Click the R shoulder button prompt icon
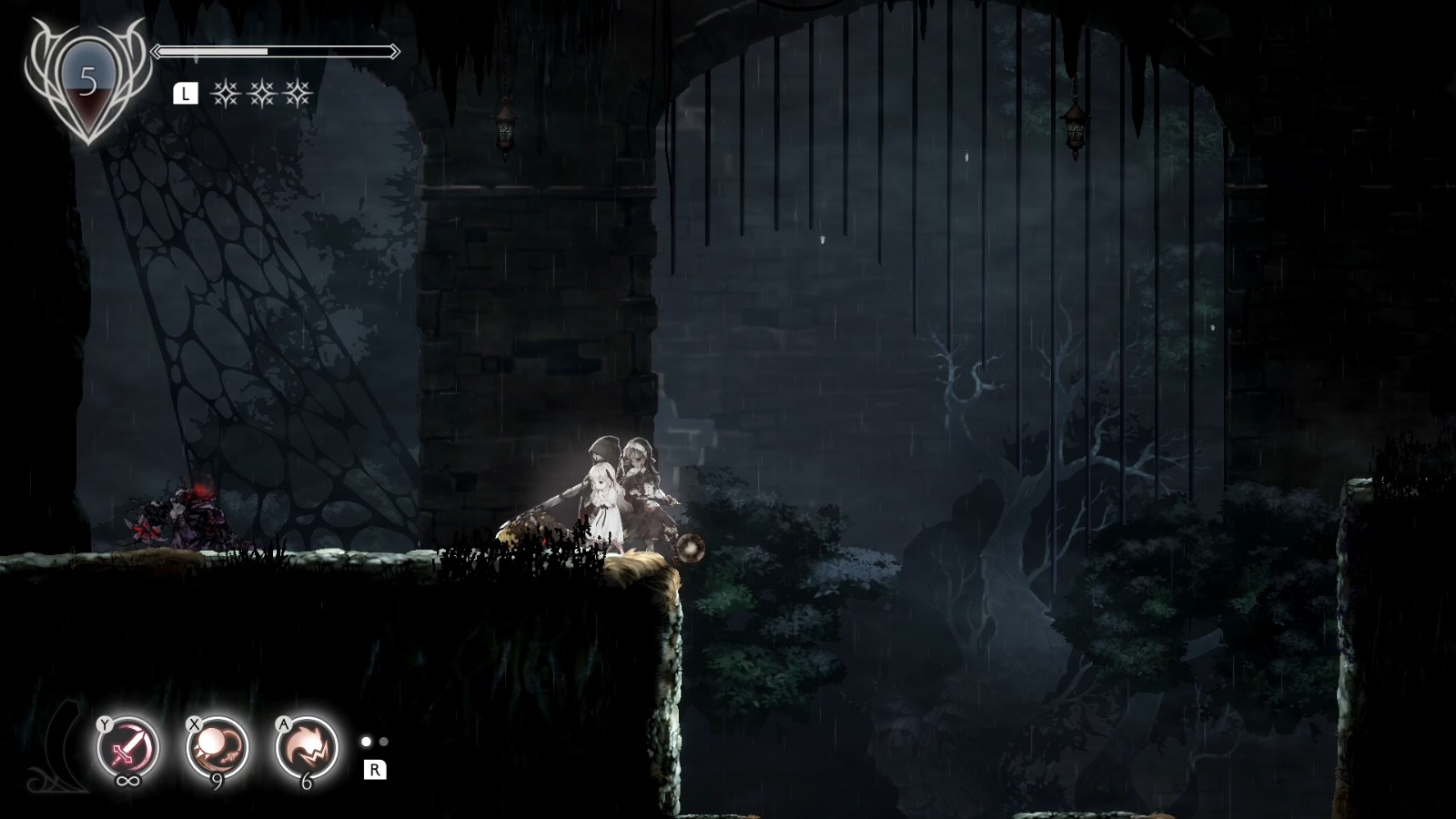This screenshot has height=819, width=1456. 374,770
